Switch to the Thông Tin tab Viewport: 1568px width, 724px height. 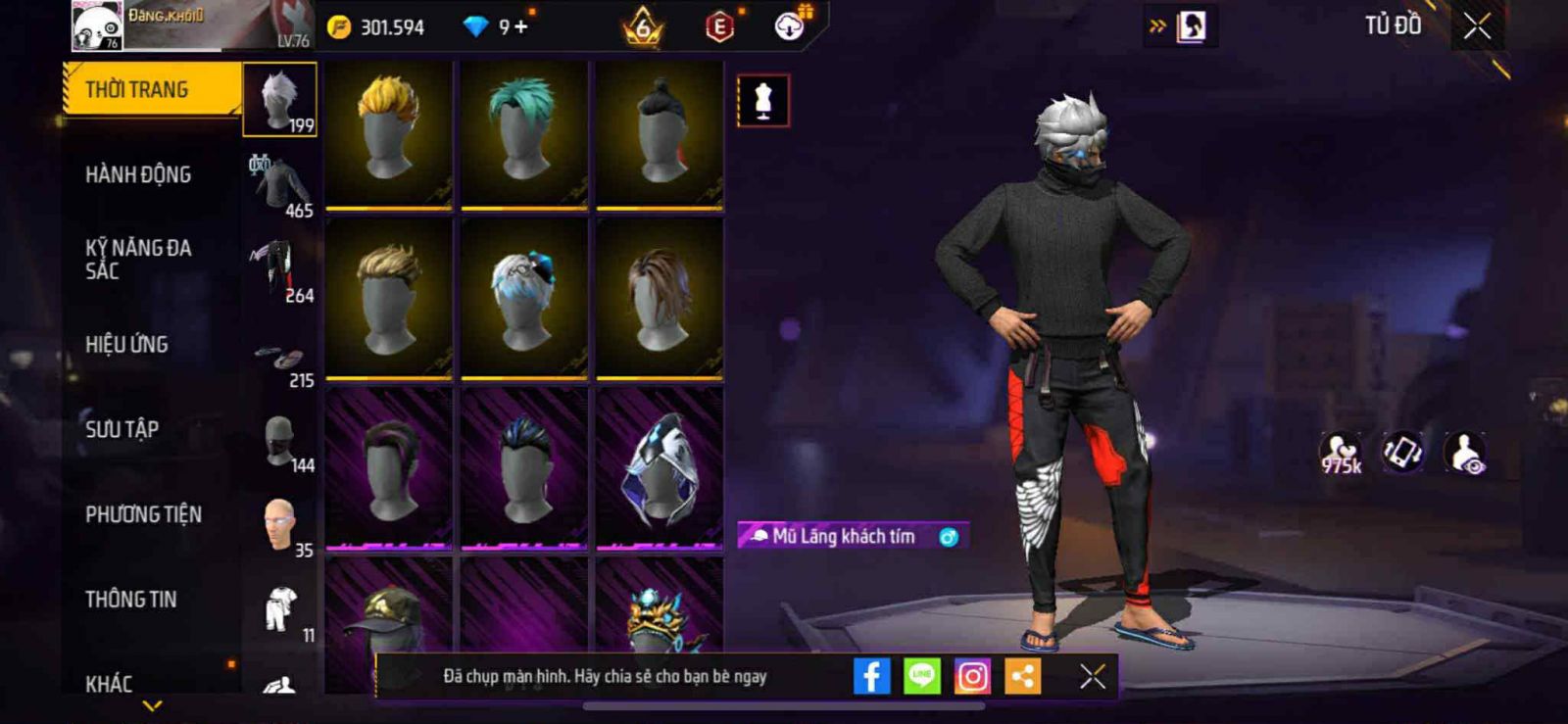tap(130, 600)
